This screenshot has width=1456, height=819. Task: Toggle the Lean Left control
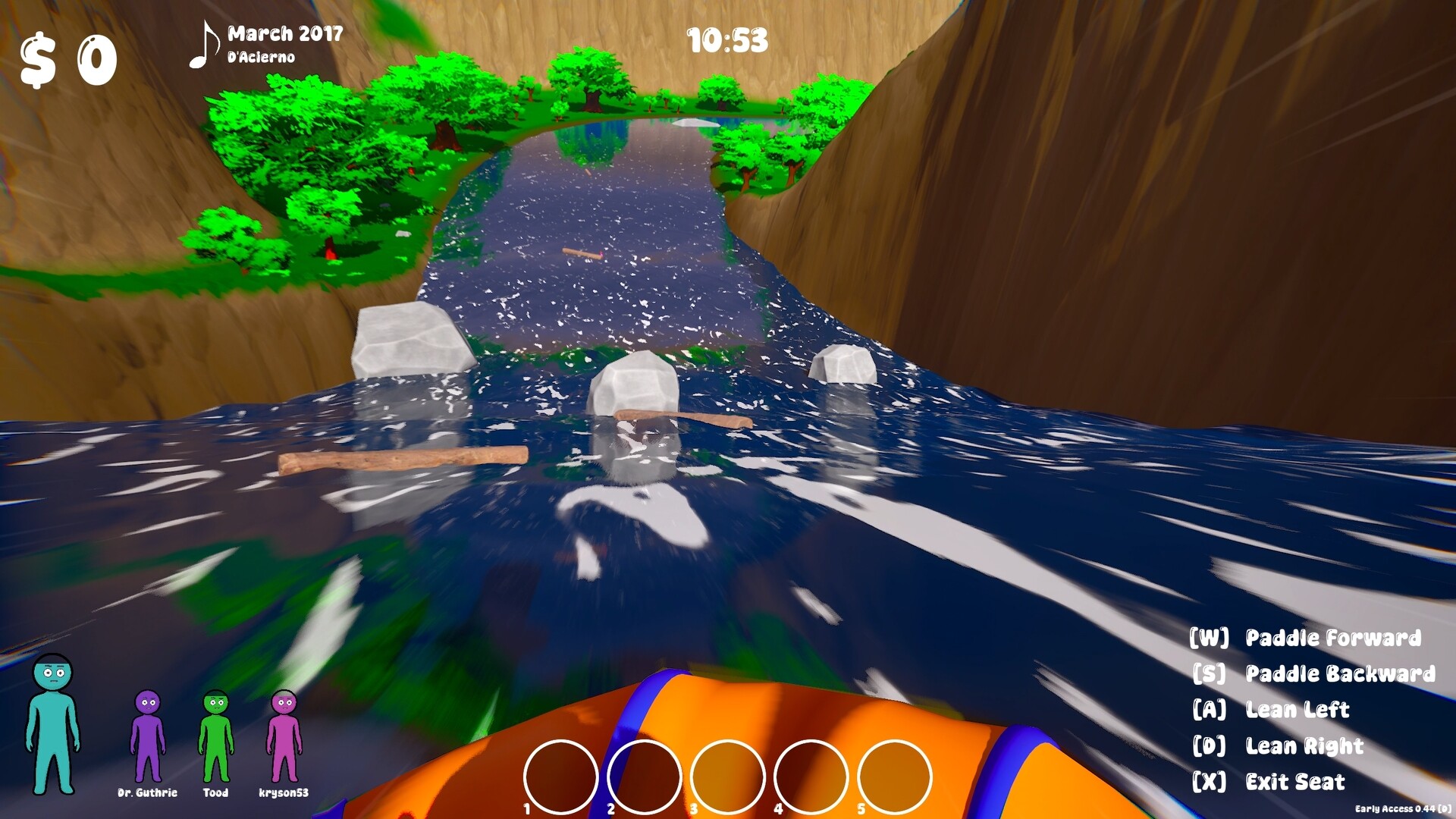[x=1298, y=711]
